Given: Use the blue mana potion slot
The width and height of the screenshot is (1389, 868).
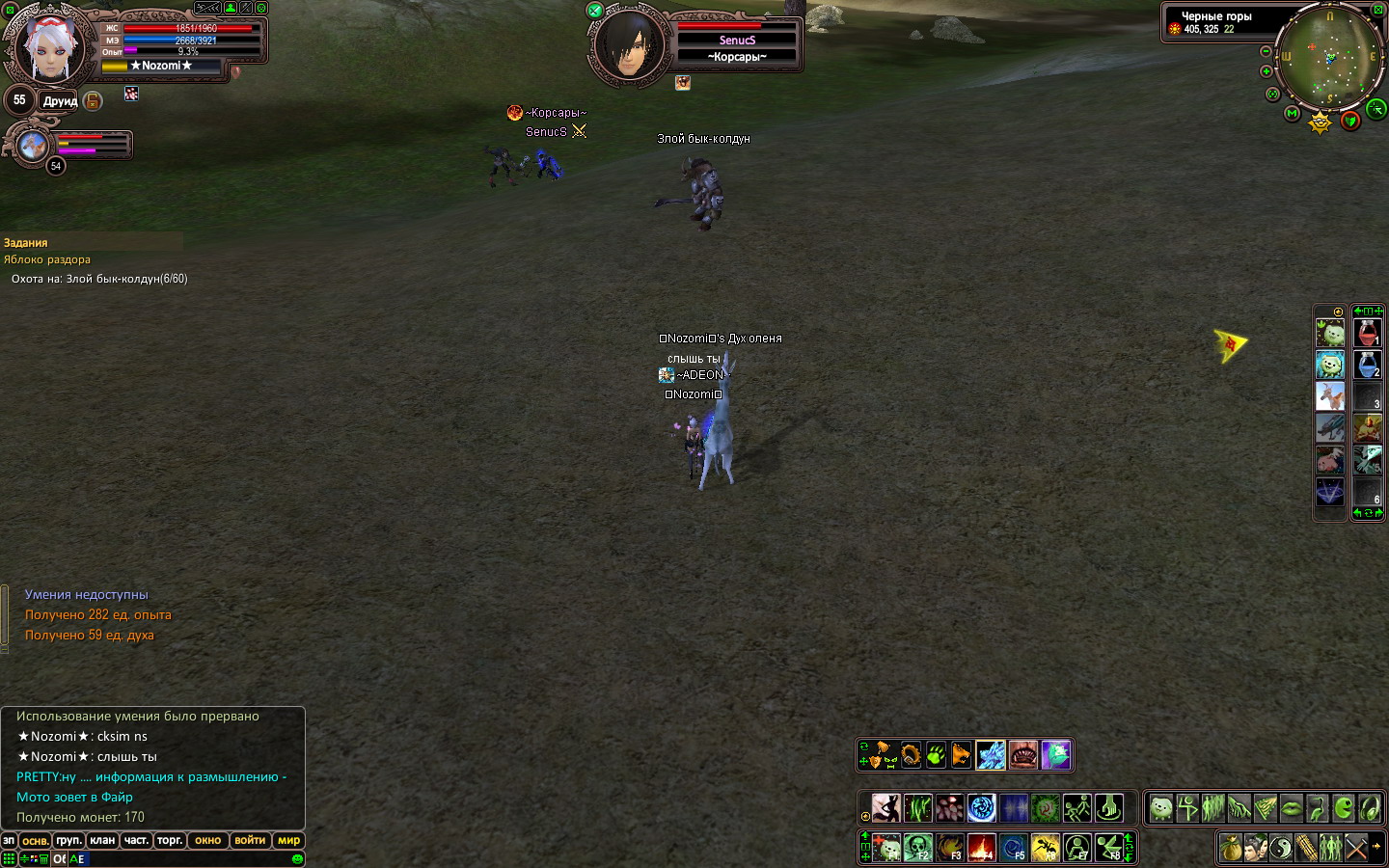Looking at the screenshot, I should (x=1367, y=365).
